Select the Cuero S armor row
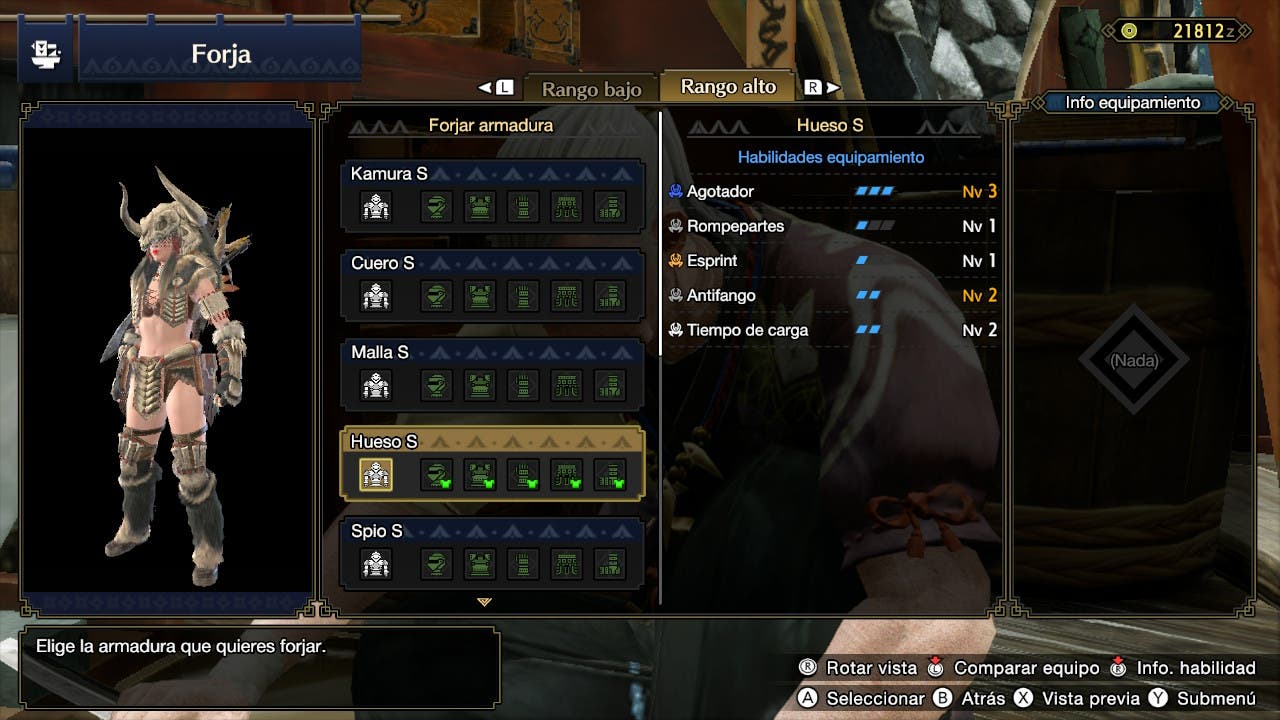The image size is (1280, 720). tap(493, 285)
